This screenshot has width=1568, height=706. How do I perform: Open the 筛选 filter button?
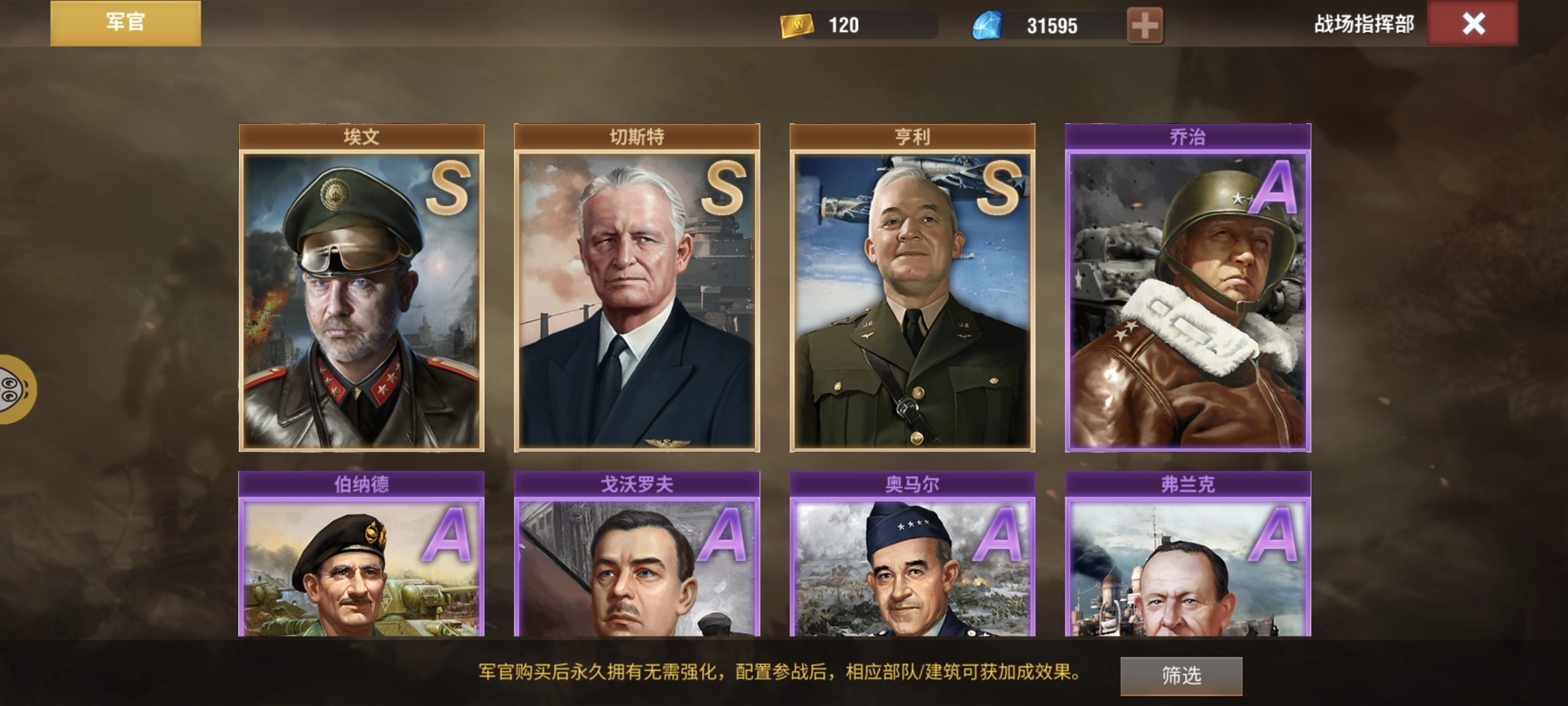pyautogui.click(x=1181, y=675)
